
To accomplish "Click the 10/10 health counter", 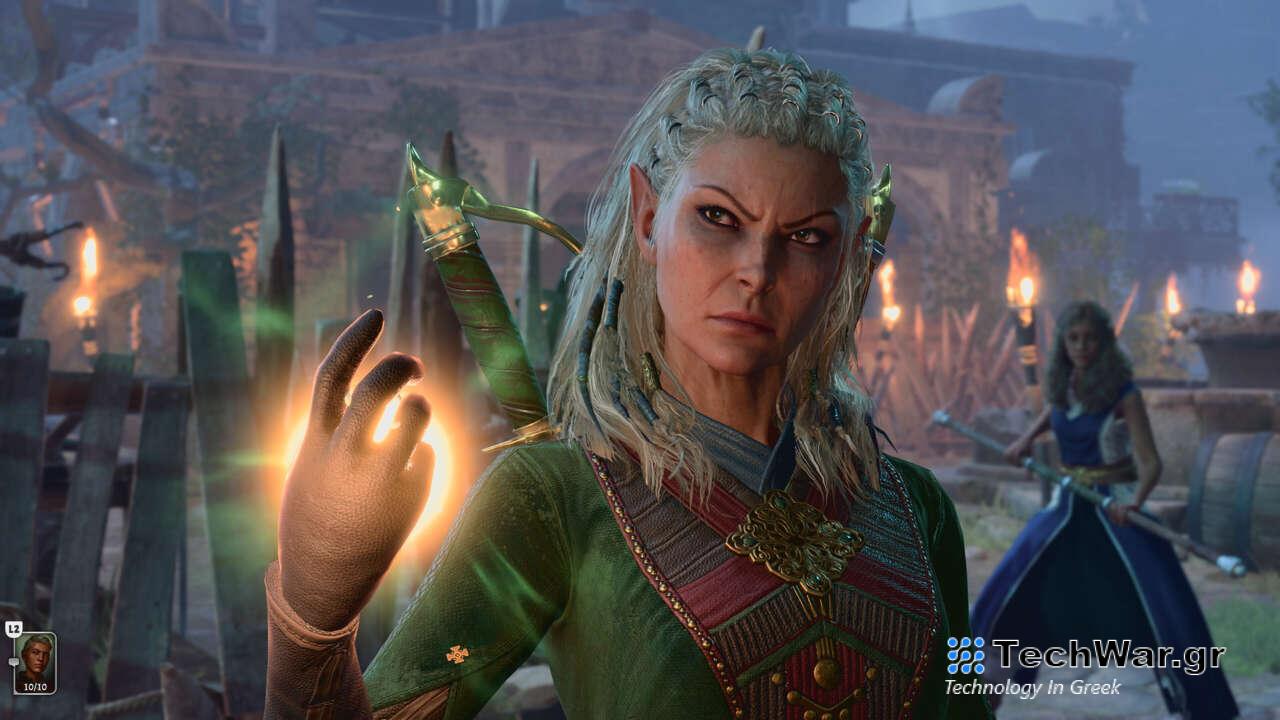I will (x=35, y=686).
